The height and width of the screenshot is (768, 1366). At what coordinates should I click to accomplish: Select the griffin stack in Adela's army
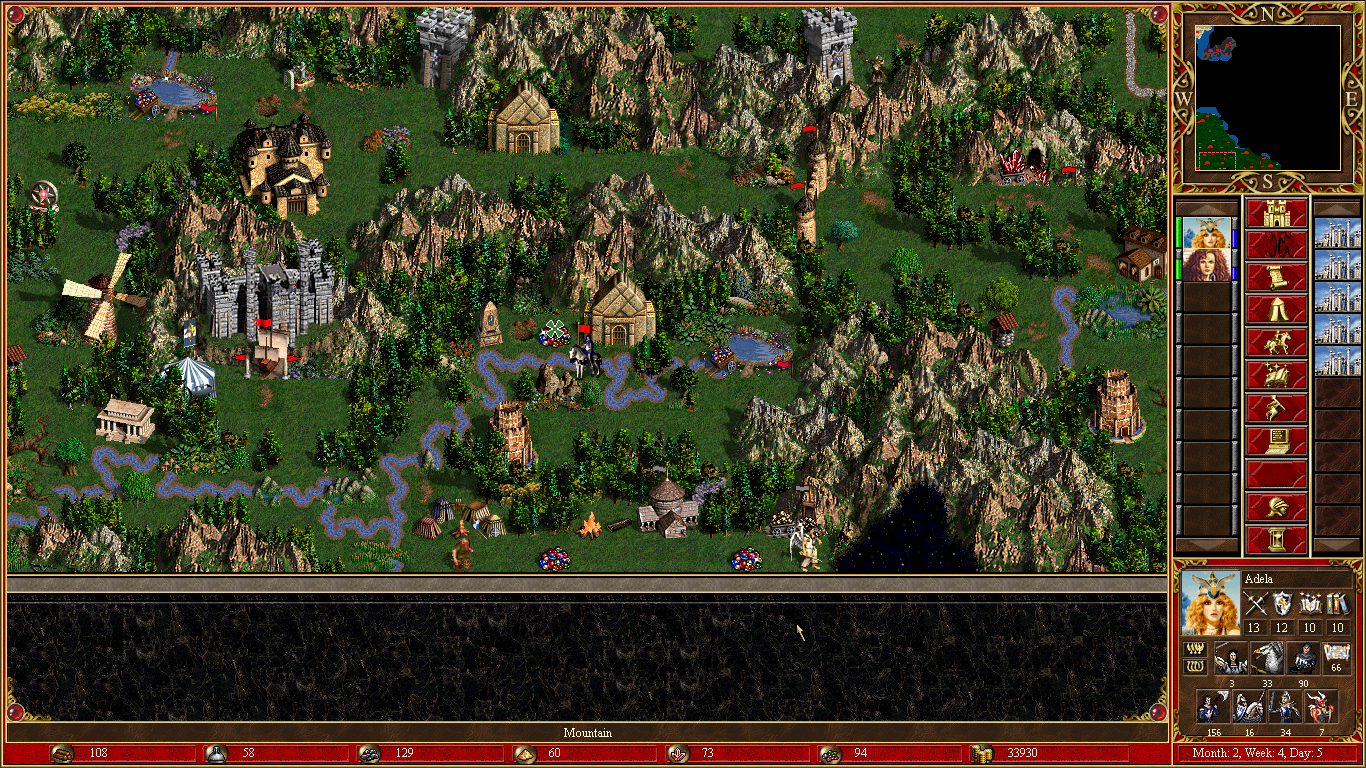click(1265, 658)
